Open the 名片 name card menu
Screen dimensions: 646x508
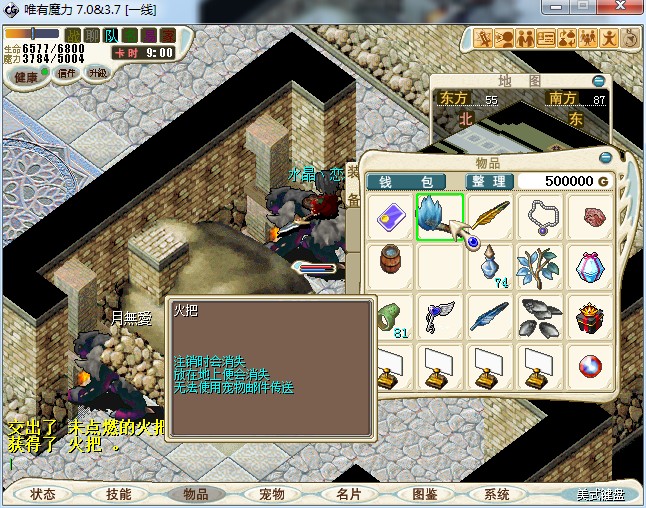(347, 494)
